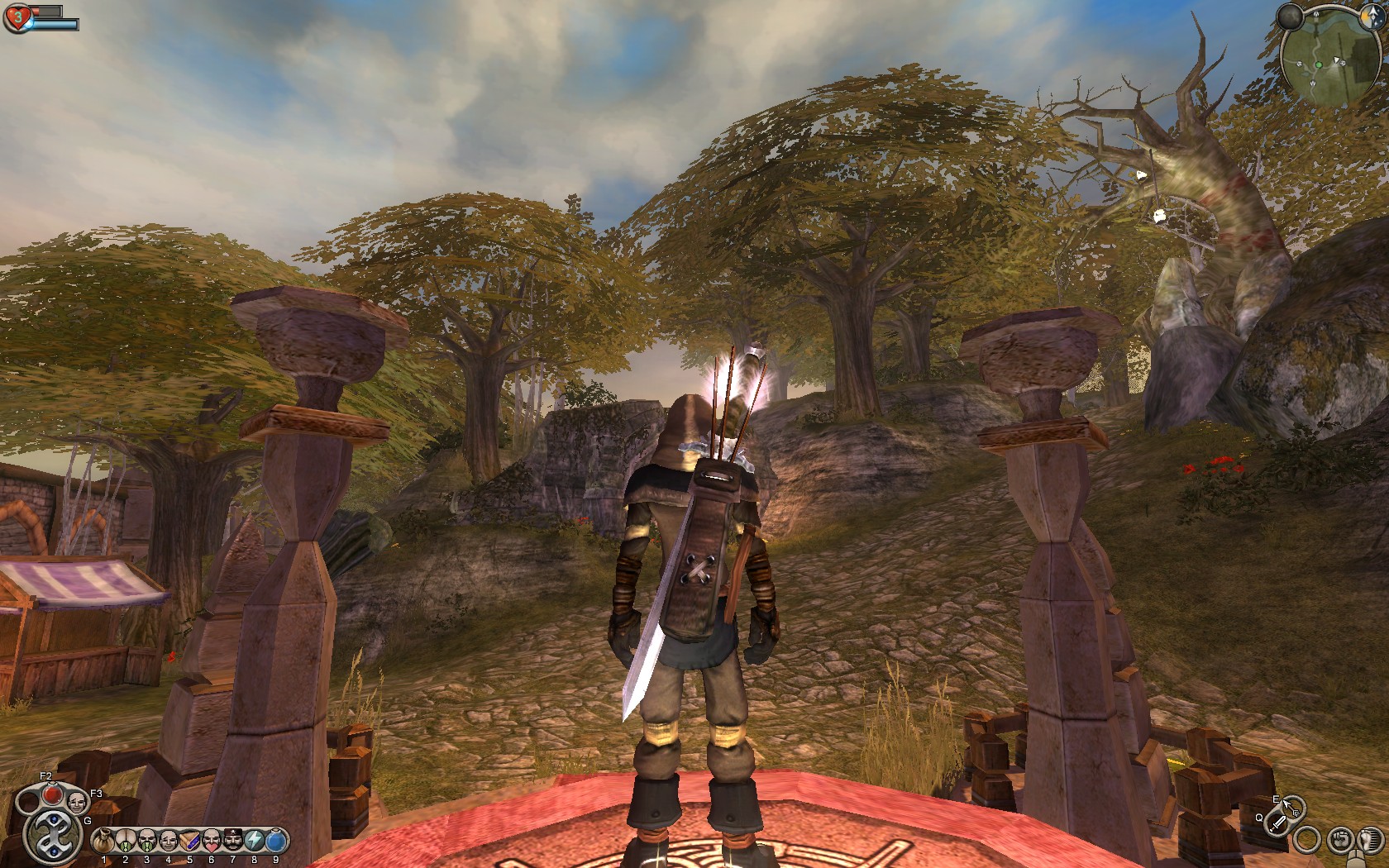Cast the lightning bolt spell
Viewport: 1389px width, 868px height.
[255, 842]
